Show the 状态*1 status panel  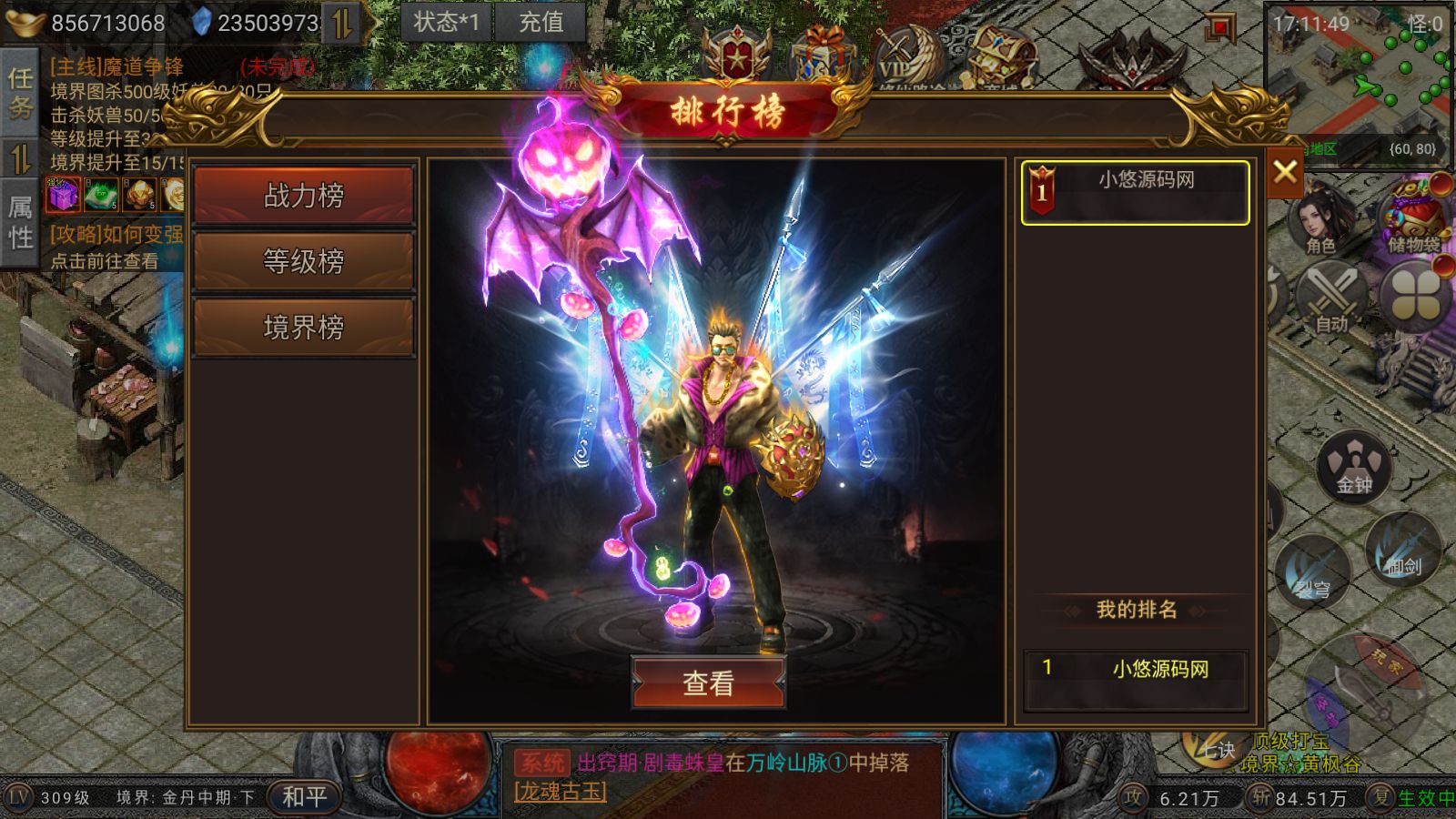(x=446, y=22)
